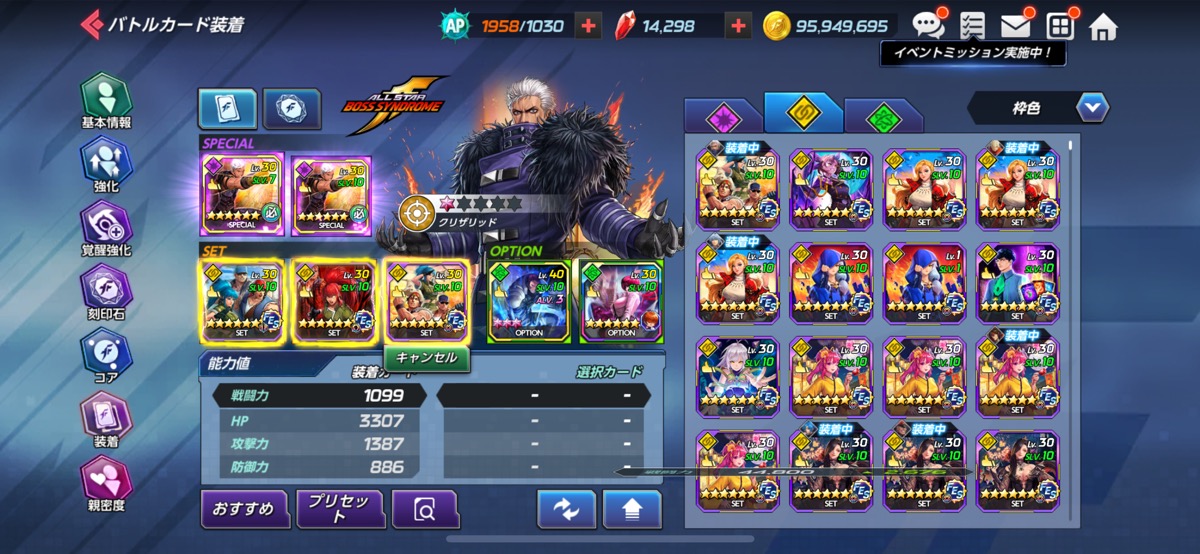1200x554 pixels.
Task: Open the 親密度 menu
Action: [x=106, y=483]
